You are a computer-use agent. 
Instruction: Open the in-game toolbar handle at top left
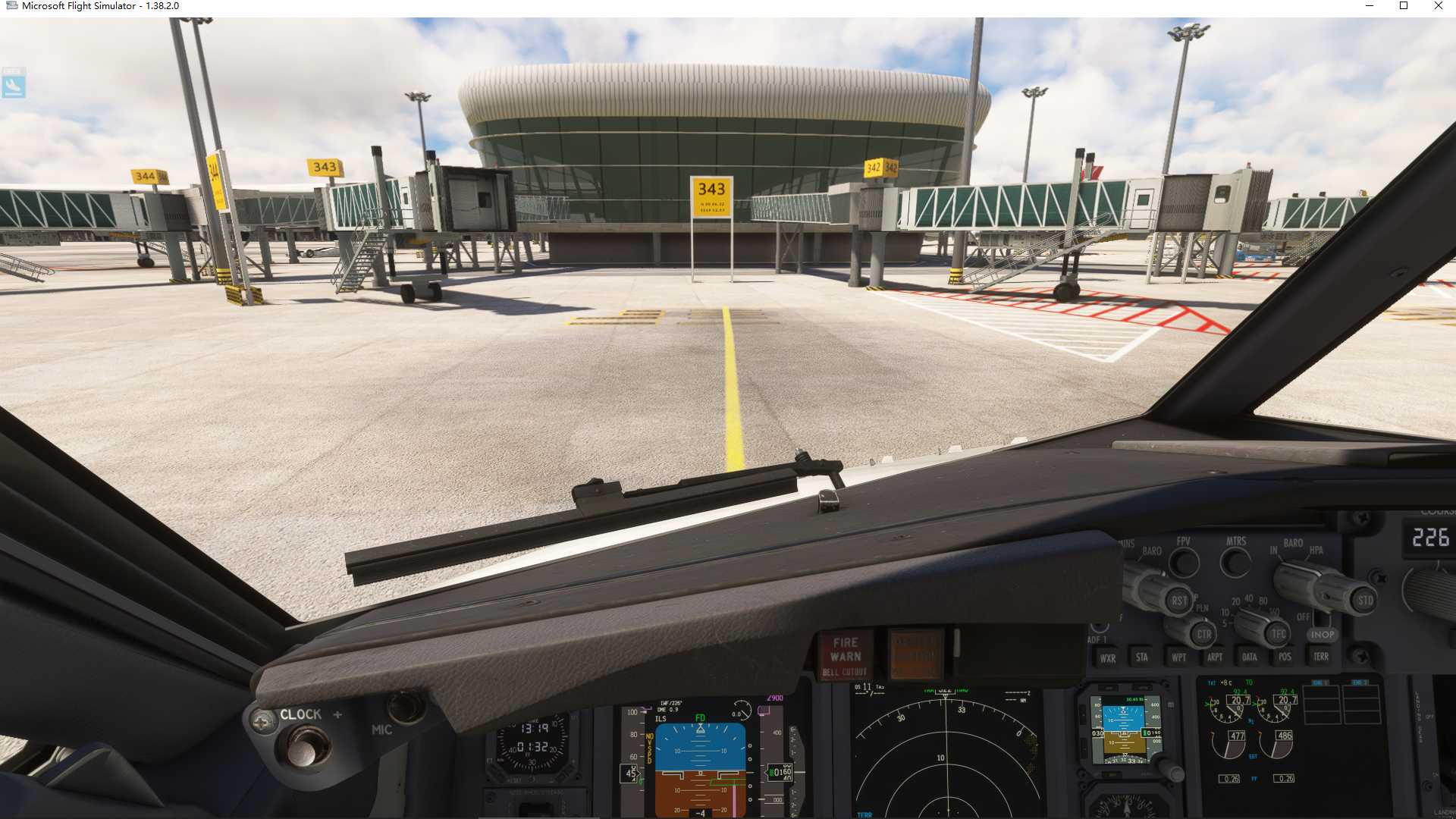coord(12,87)
